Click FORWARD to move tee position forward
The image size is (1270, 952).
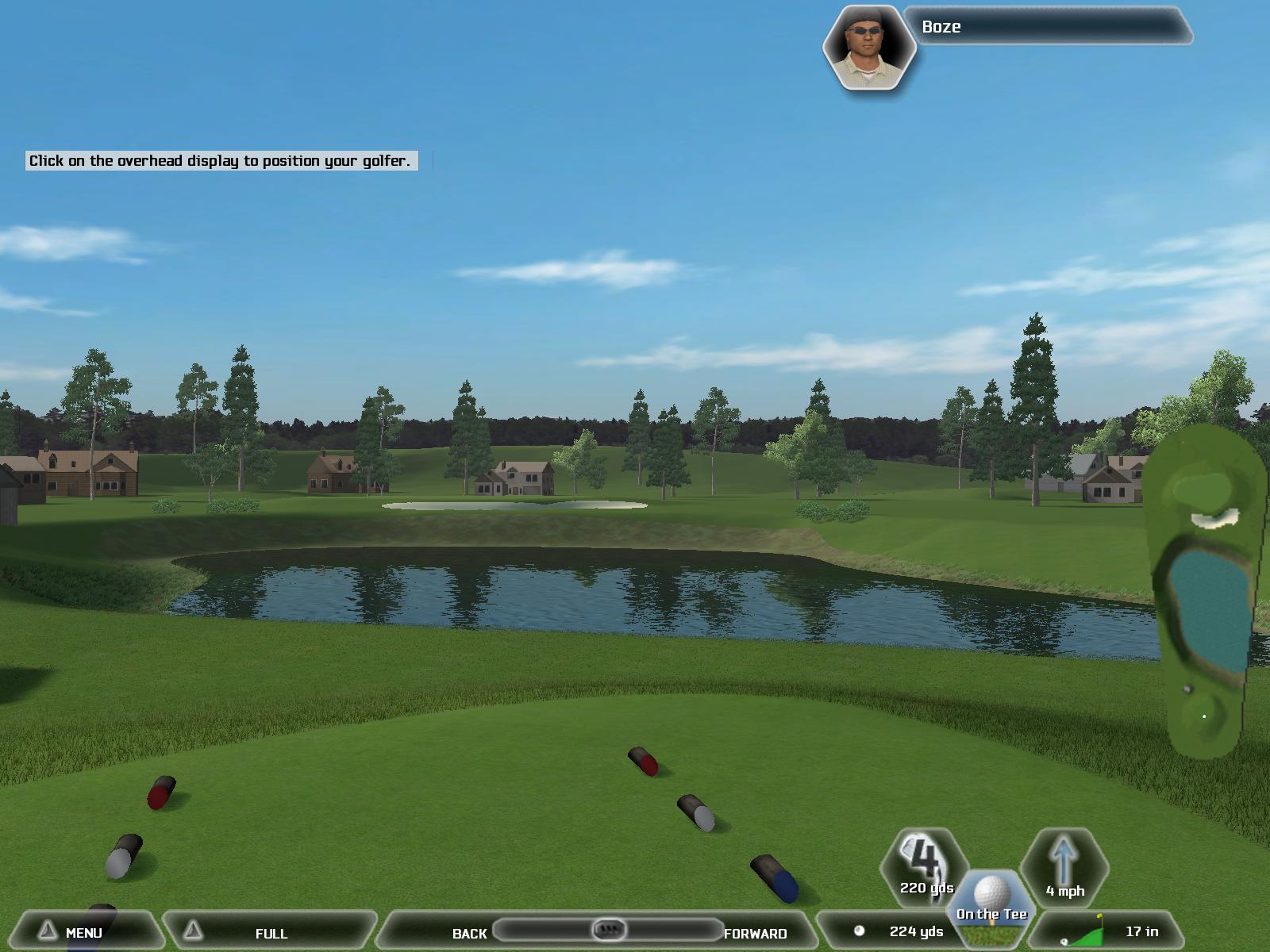click(x=755, y=933)
